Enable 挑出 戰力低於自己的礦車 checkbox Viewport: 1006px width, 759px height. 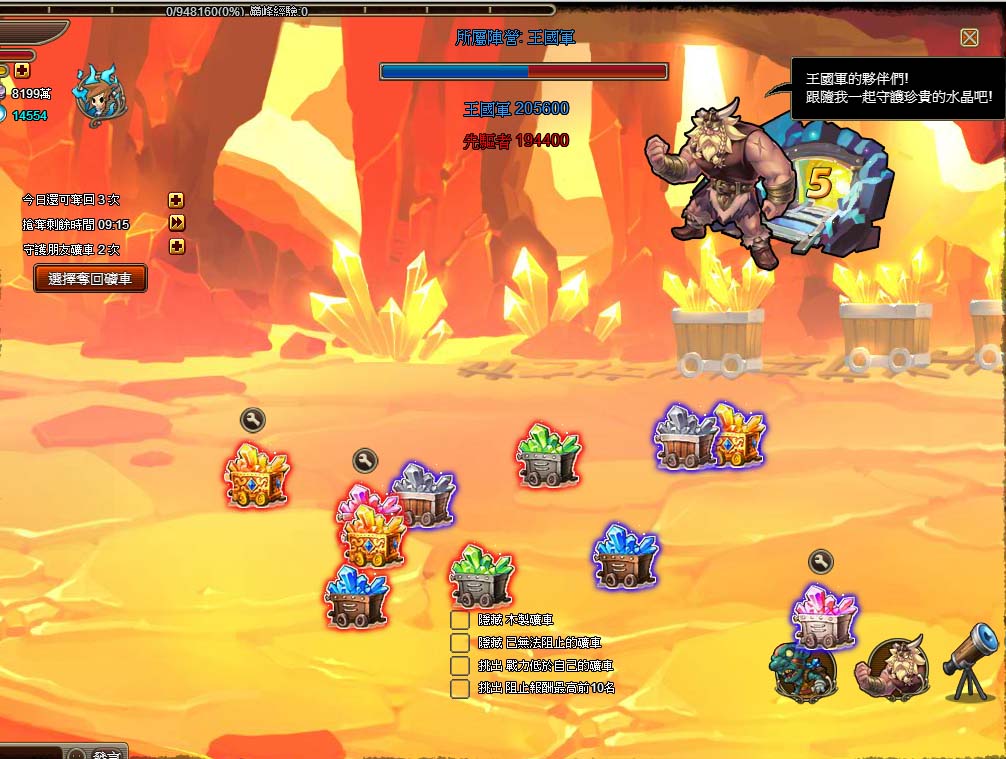click(460, 666)
